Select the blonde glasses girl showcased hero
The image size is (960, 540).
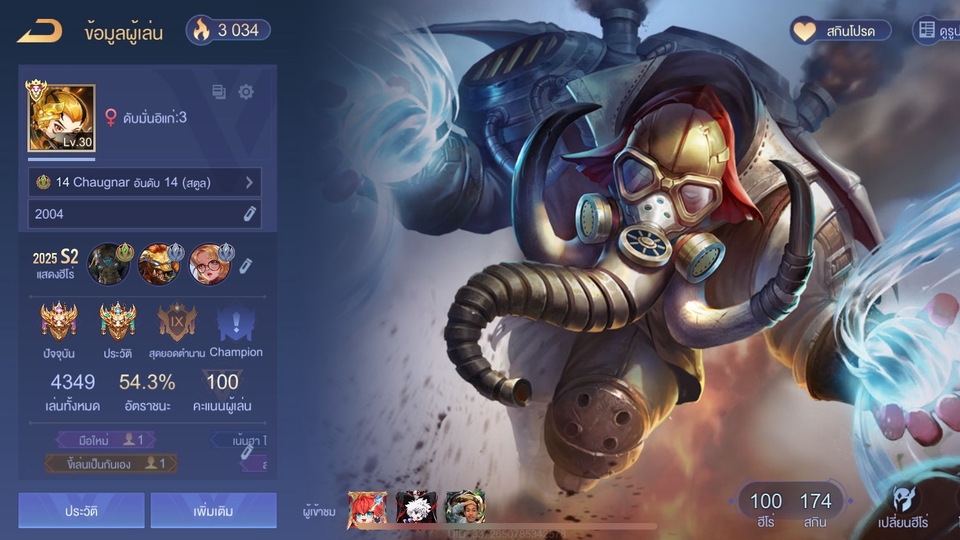[209, 263]
